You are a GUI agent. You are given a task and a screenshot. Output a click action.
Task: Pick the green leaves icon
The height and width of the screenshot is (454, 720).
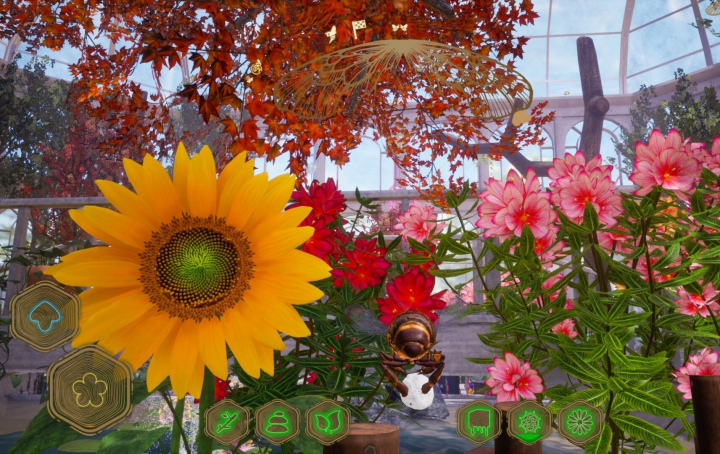click(327, 422)
